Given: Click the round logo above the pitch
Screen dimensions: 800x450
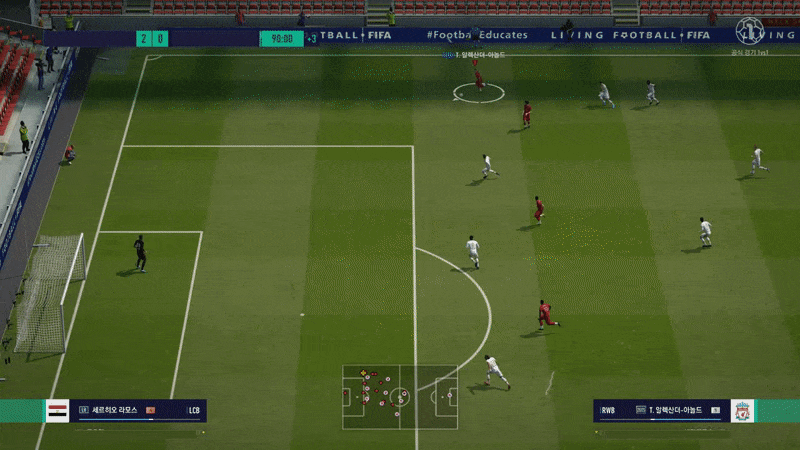Looking at the screenshot, I should tap(749, 31).
